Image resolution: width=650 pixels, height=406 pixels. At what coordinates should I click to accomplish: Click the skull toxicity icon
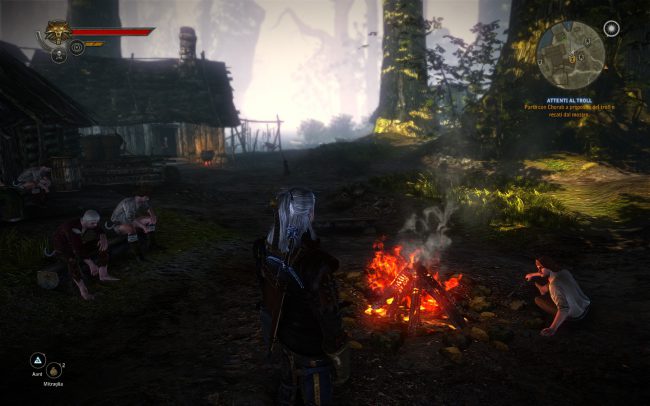[x=59, y=55]
